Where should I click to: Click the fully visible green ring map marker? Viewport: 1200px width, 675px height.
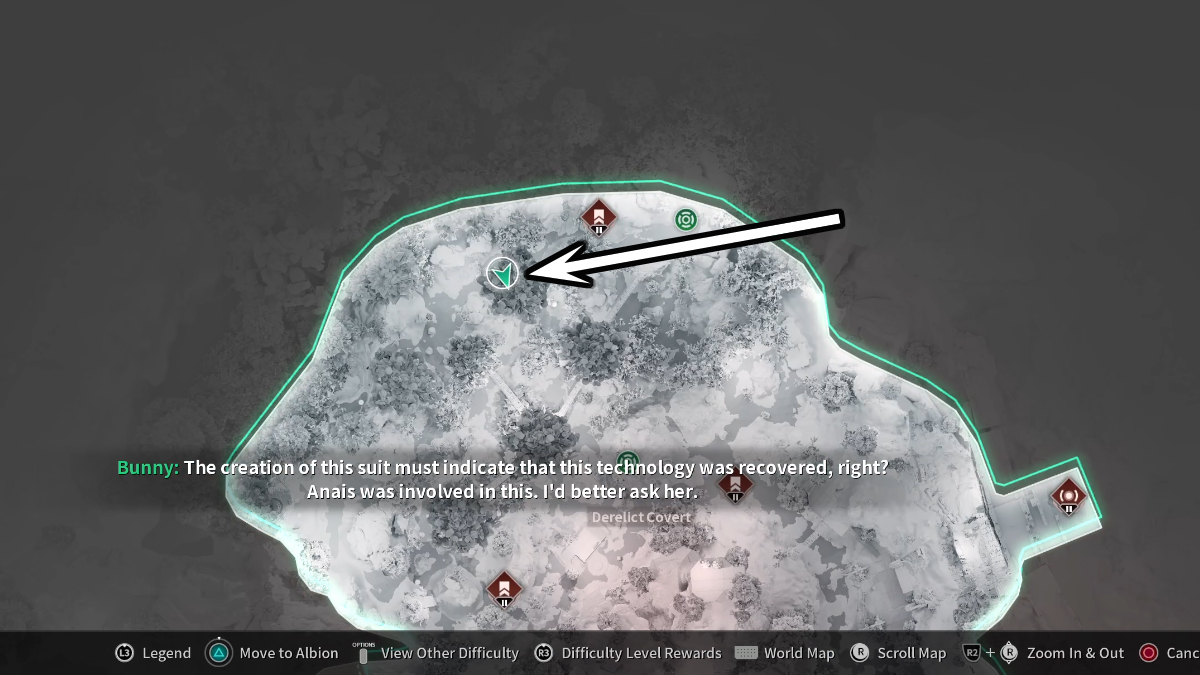pyautogui.click(x=685, y=219)
